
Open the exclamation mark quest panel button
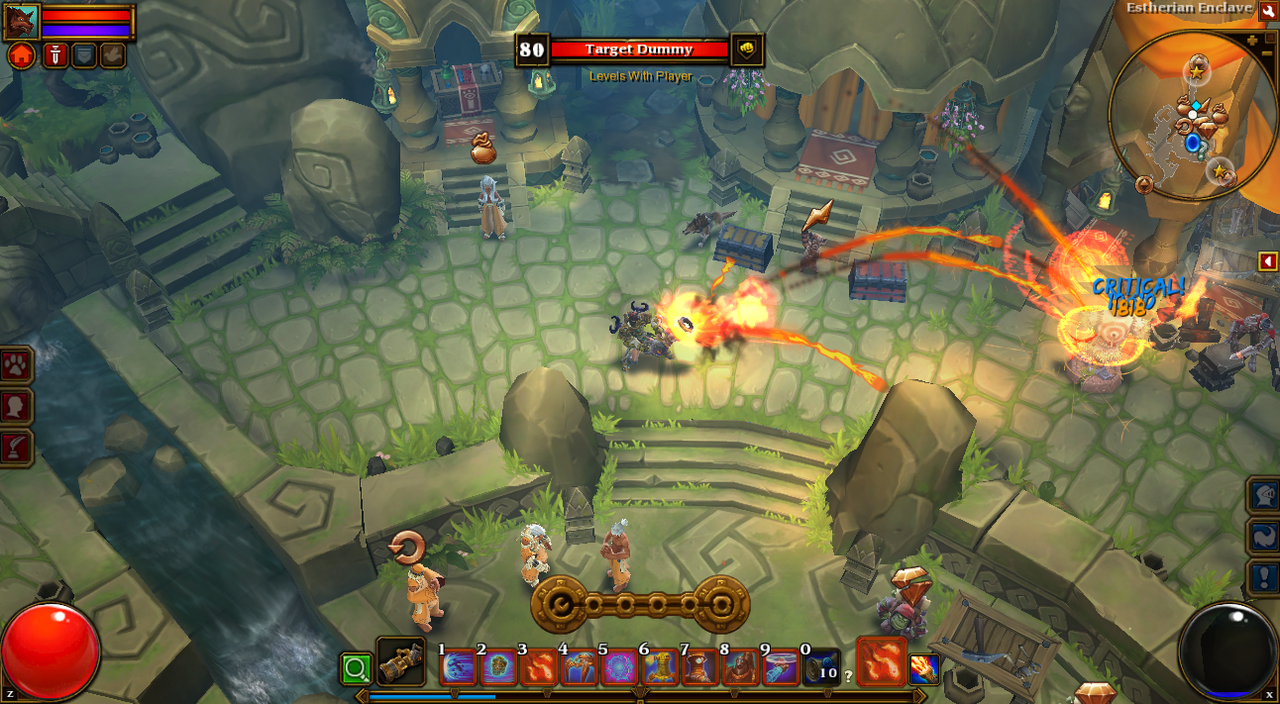[x=1263, y=578]
